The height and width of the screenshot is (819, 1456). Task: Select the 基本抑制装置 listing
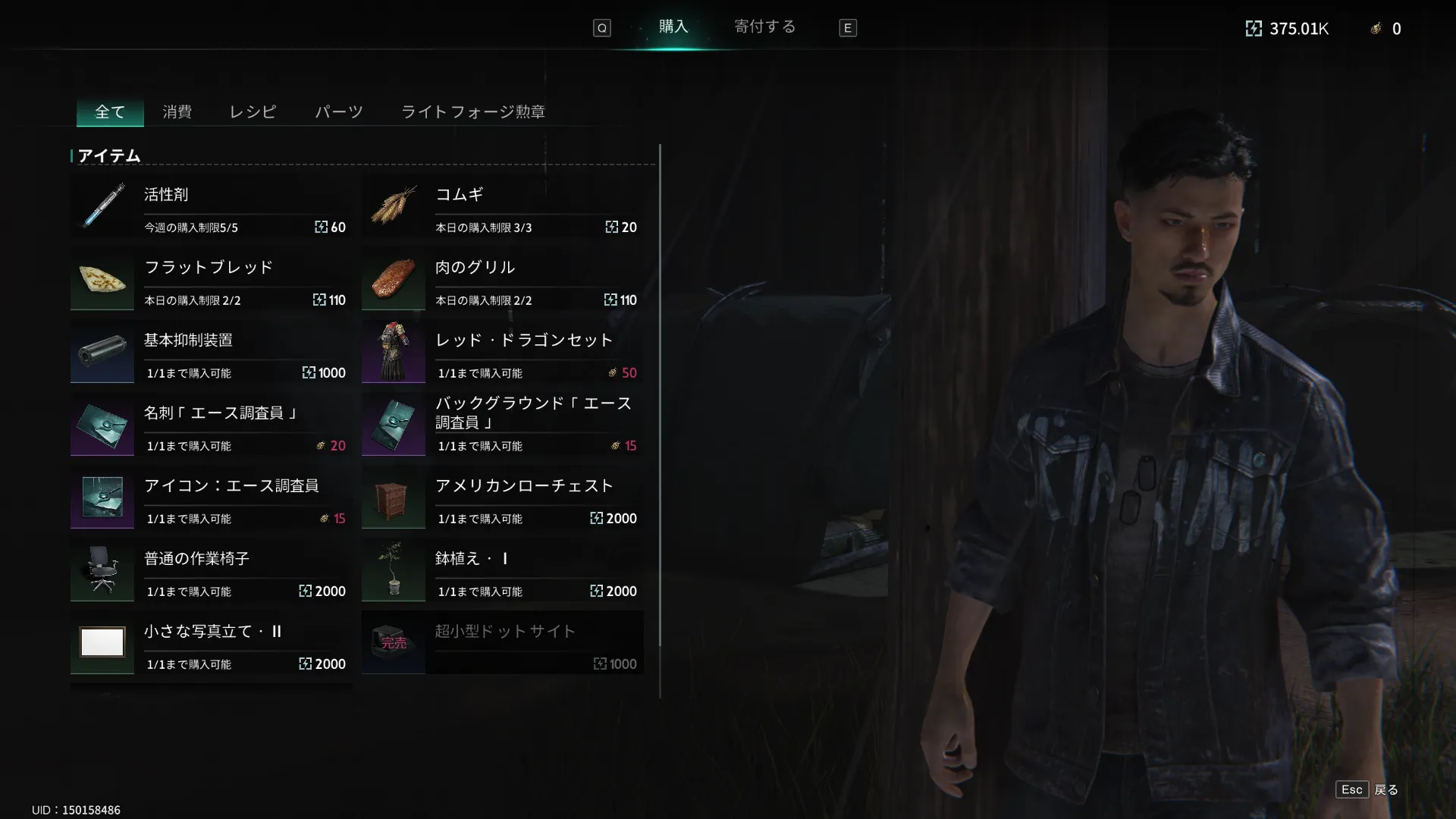pyautogui.click(x=211, y=353)
